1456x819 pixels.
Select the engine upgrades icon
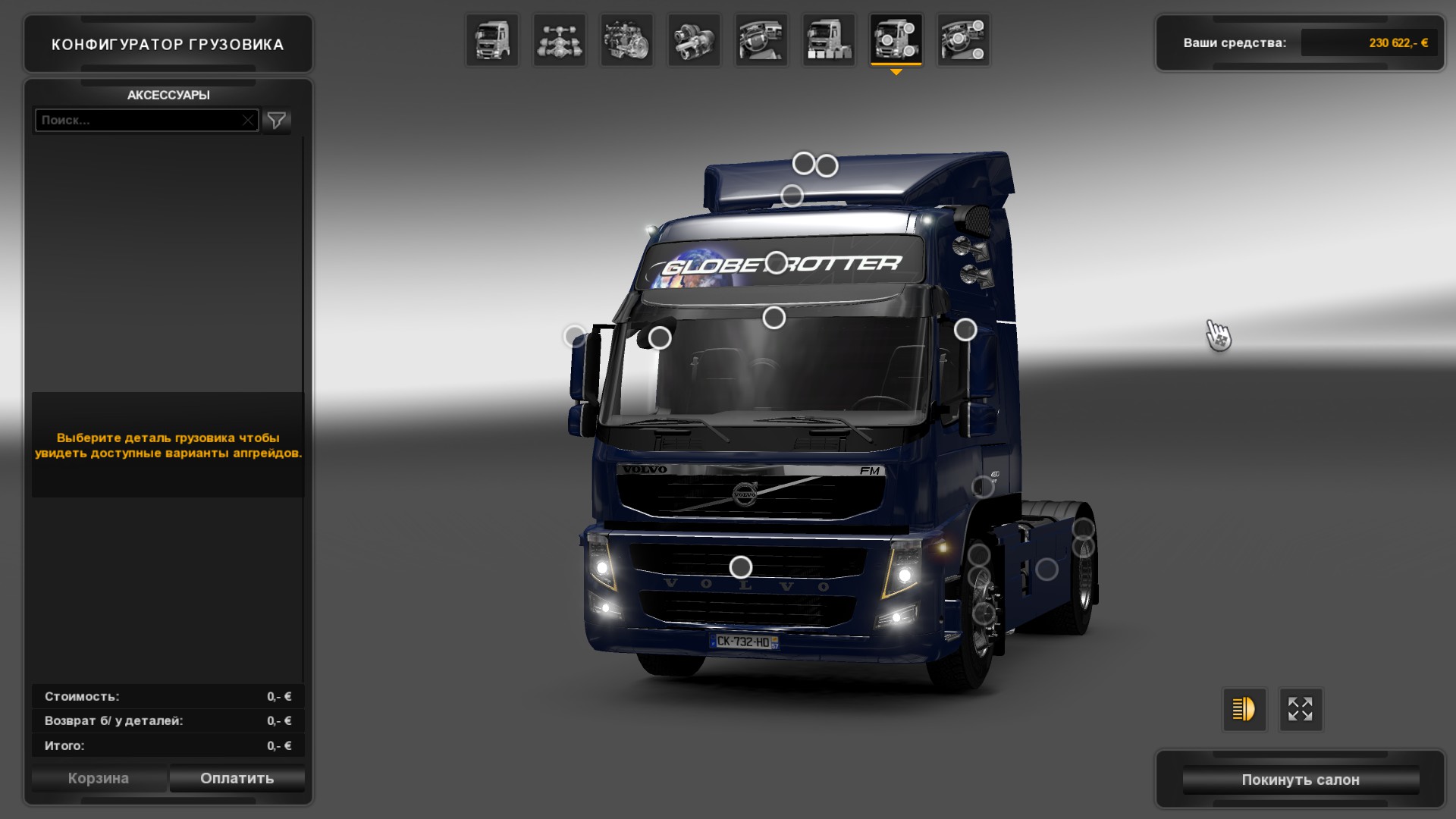pos(627,40)
